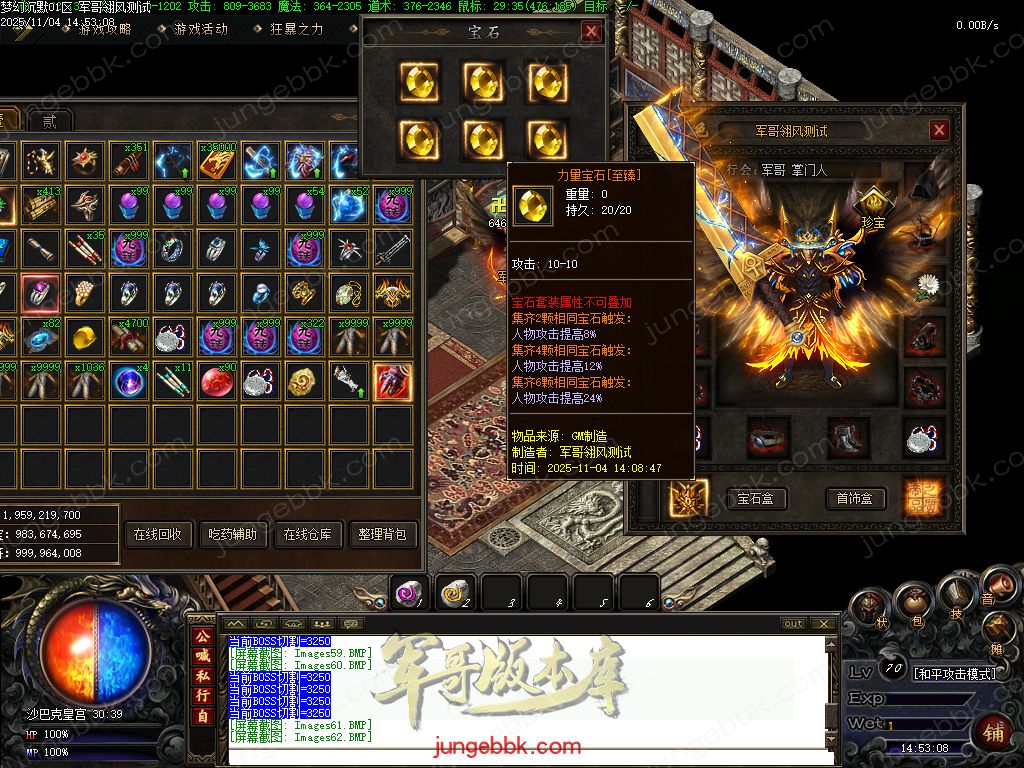Close the 宝石 gem window
1024x768 pixels.
pyautogui.click(x=591, y=32)
